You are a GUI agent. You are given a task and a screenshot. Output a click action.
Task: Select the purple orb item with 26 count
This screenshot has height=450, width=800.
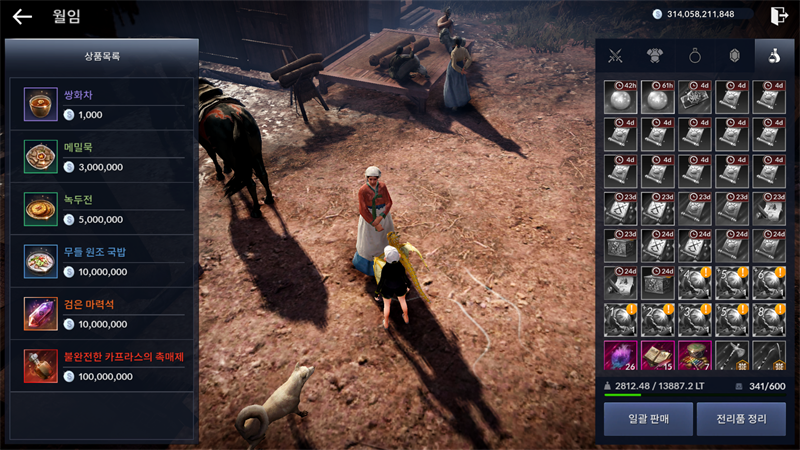620,356
